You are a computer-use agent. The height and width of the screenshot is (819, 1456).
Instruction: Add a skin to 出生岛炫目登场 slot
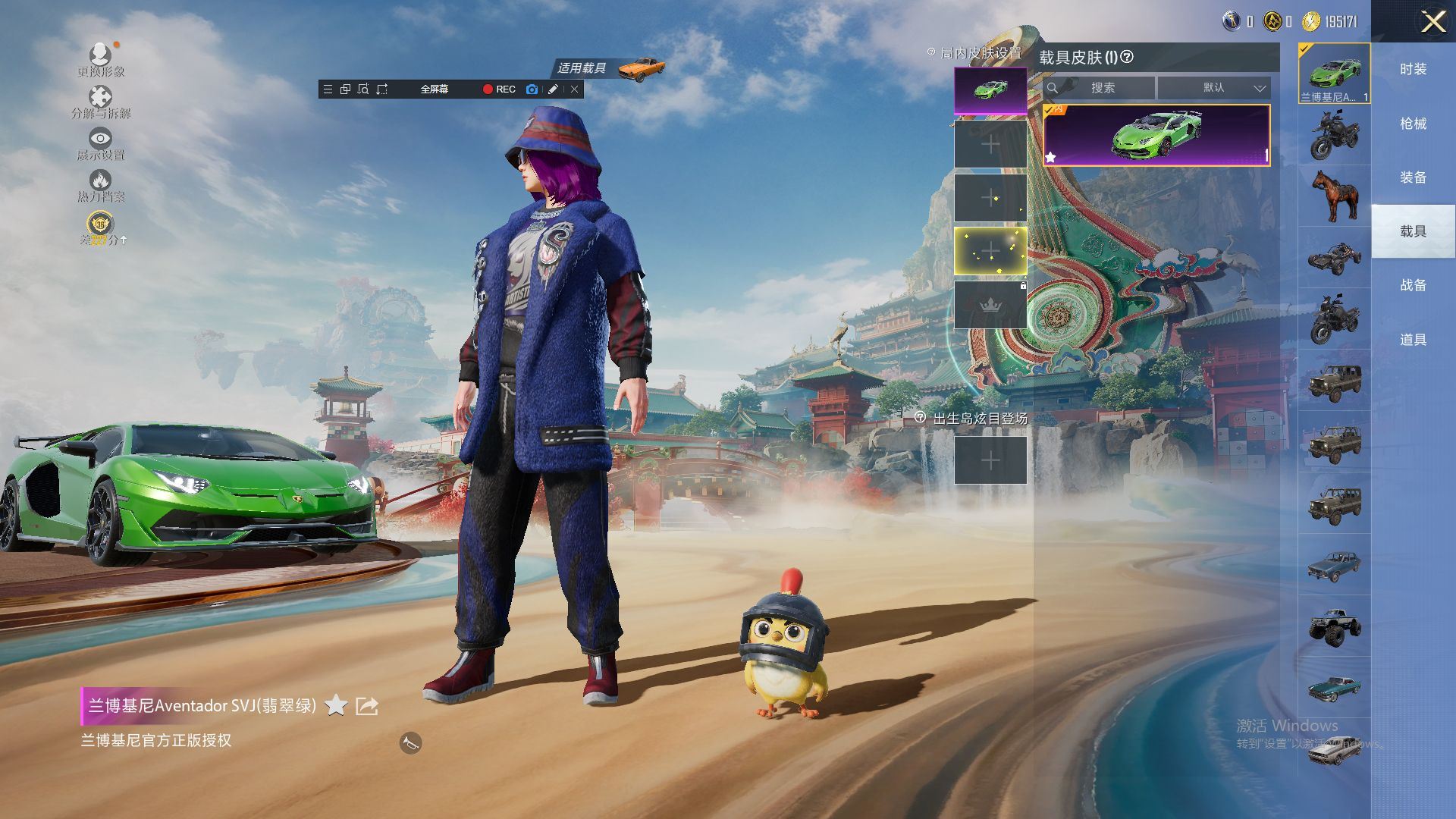[990, 460]
